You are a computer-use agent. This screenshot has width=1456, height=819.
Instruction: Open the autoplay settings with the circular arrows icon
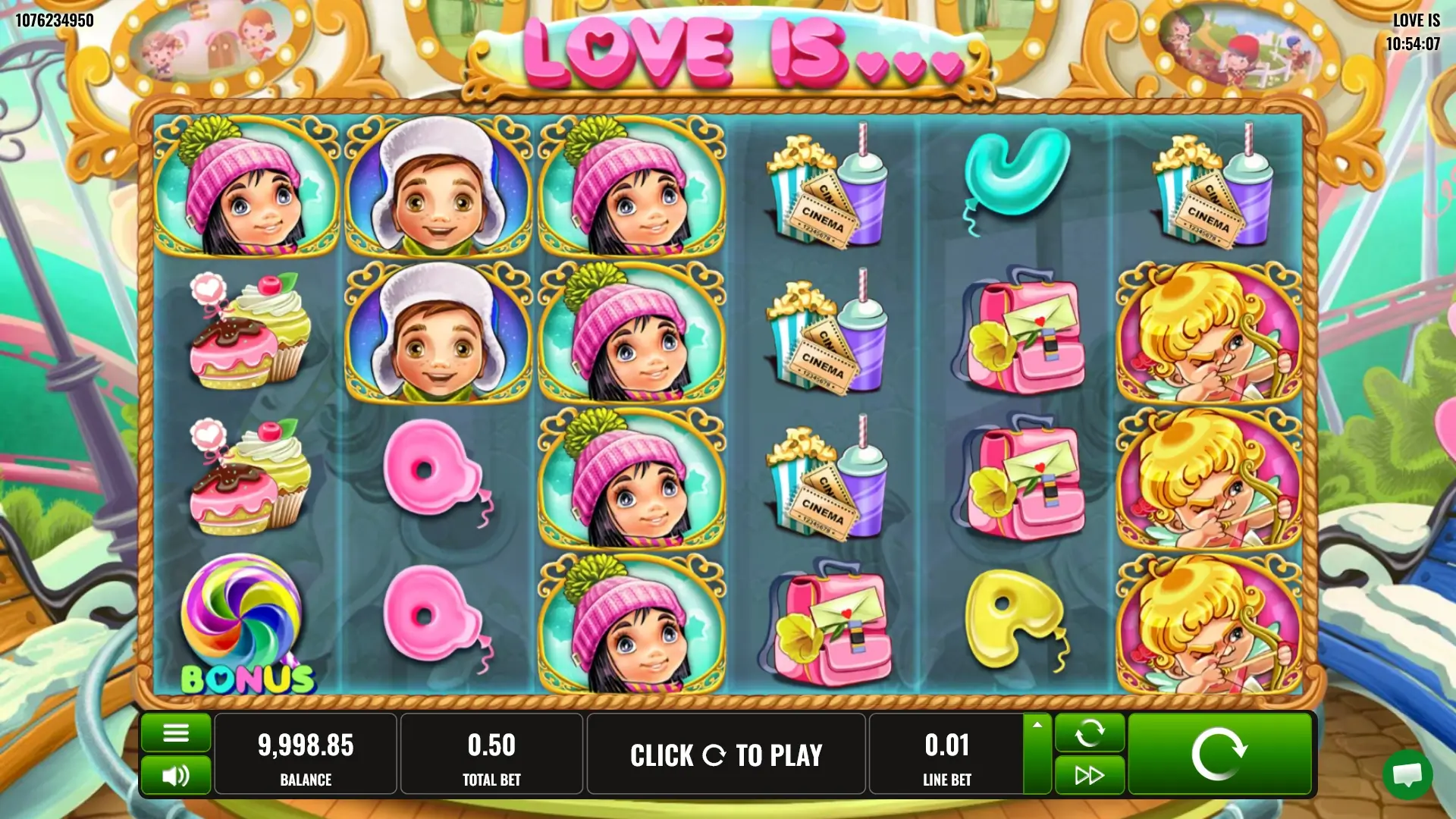click(x=1090, y=733)
